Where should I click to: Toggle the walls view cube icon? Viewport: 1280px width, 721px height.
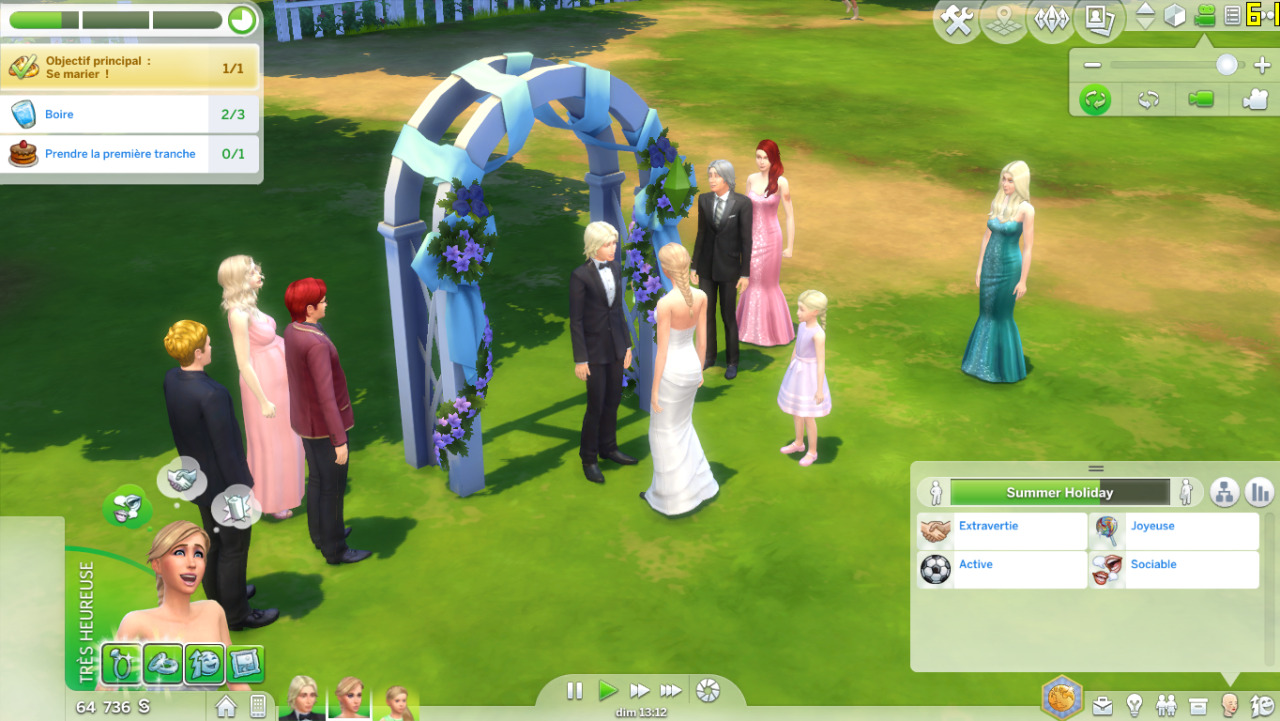tap(1175, 16)
